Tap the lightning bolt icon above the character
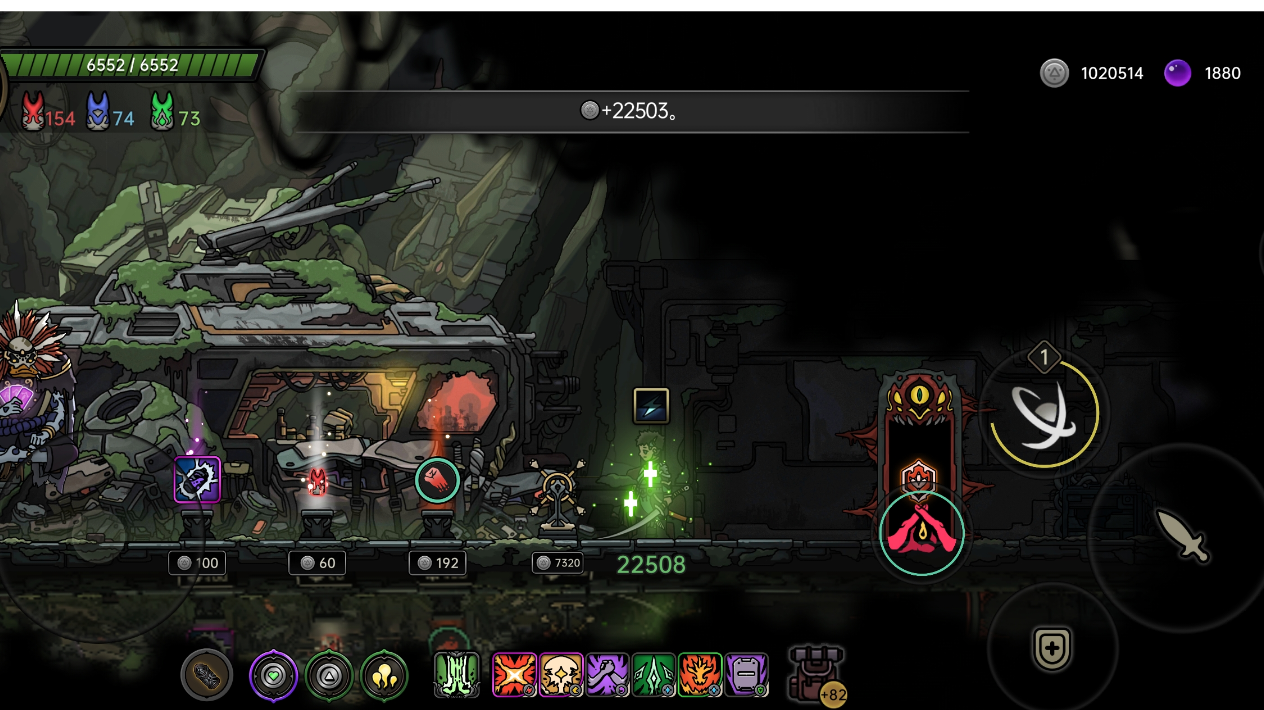This screenshot has height=710, width=1264. point(651,405)
